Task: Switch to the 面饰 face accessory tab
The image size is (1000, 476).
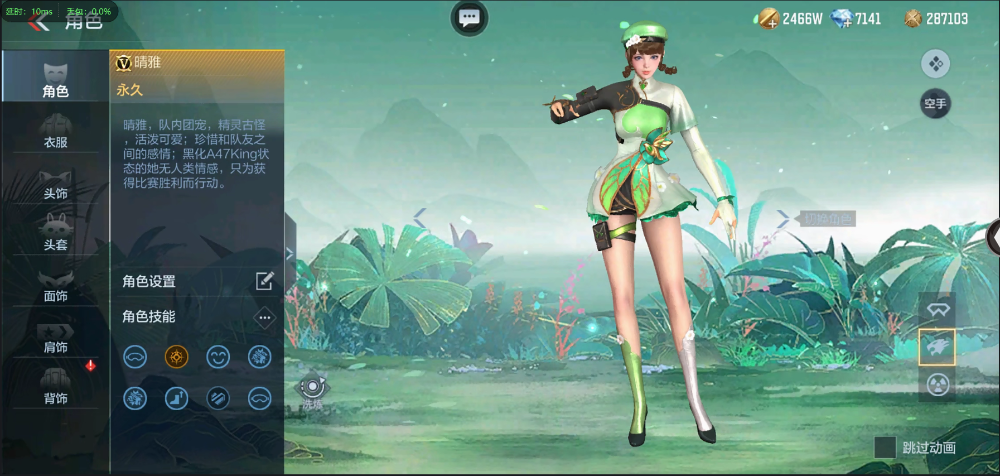Action: pos(55,283)
